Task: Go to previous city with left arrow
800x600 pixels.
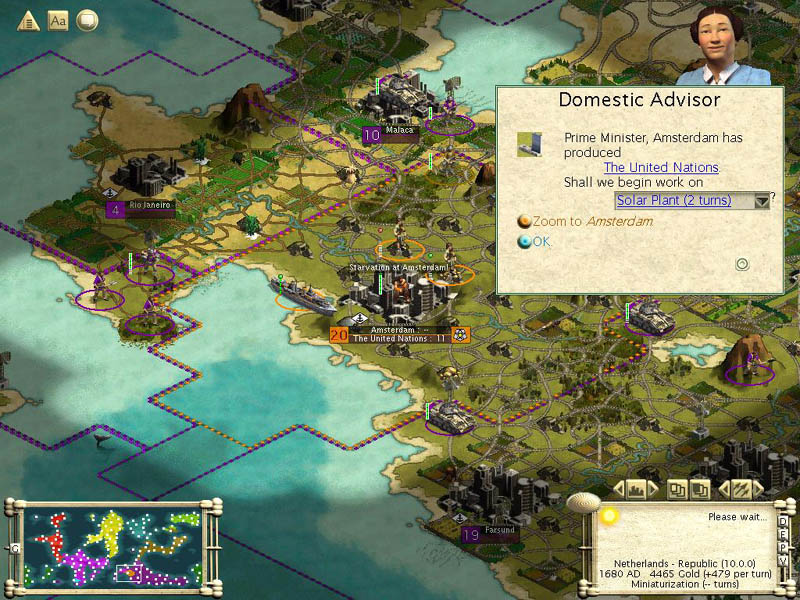Action: pos(616,490)
